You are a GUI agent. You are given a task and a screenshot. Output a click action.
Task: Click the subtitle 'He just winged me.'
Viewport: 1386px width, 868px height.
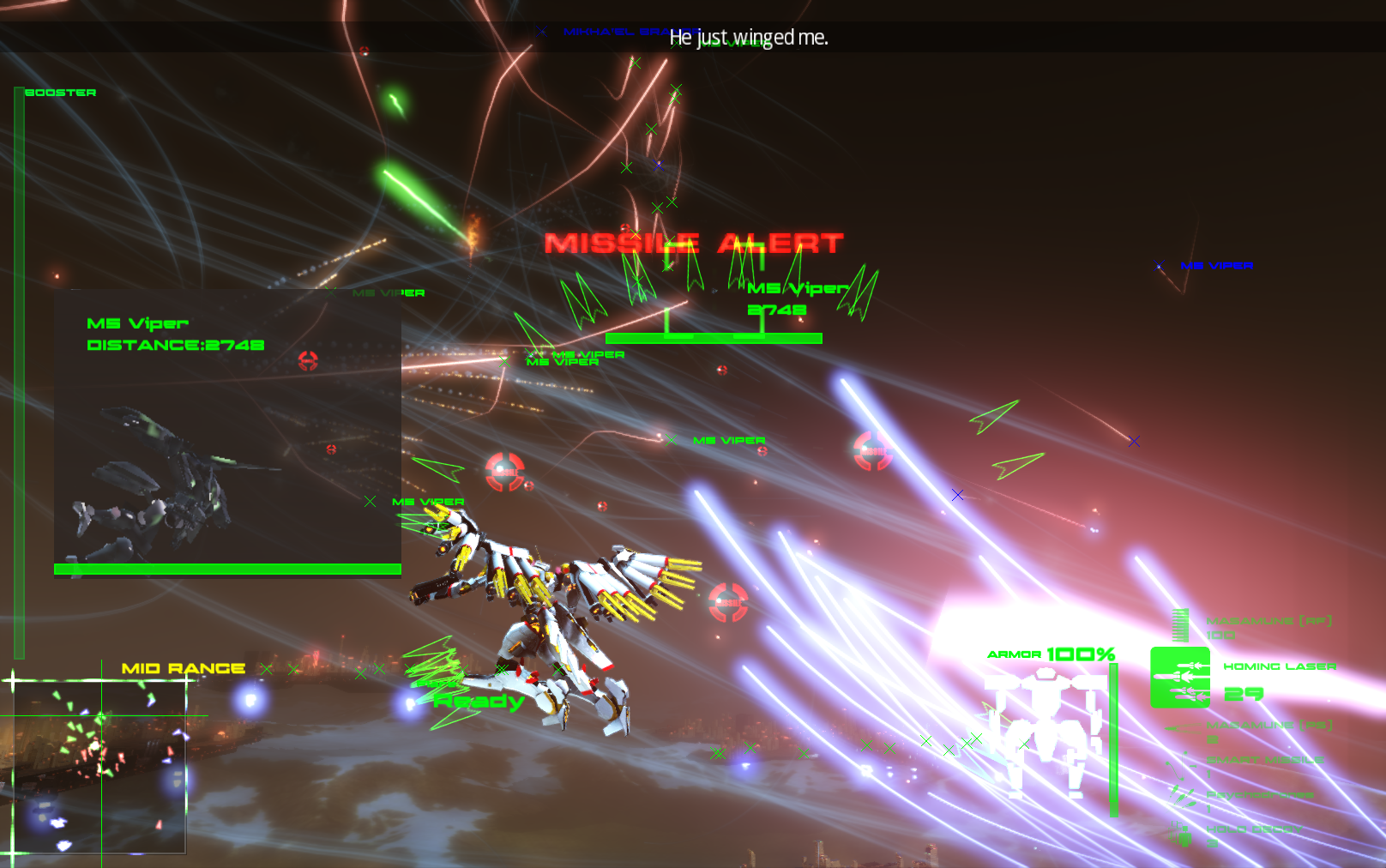750,37
